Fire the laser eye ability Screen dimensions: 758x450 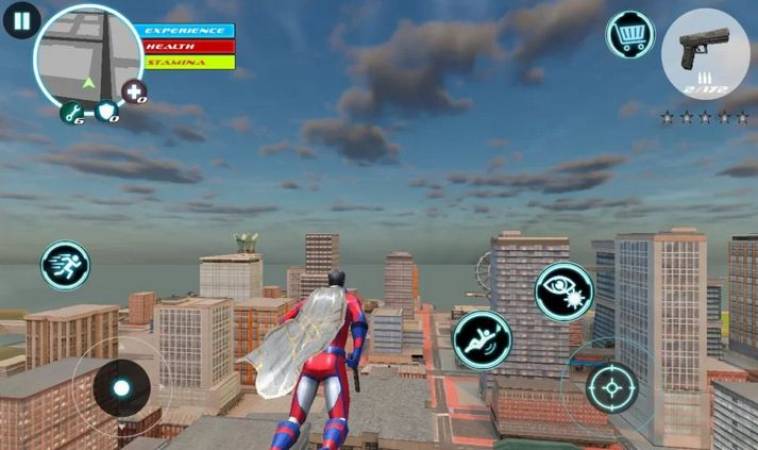point(564,292)
